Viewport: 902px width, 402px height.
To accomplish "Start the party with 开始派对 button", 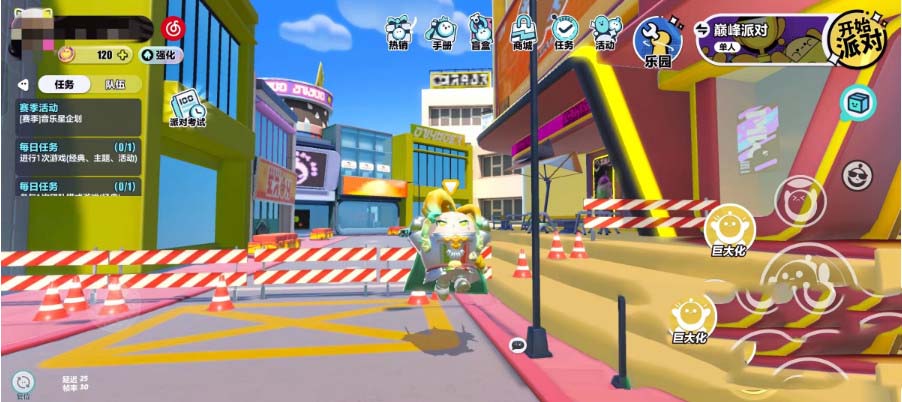I will pos(856,39).
